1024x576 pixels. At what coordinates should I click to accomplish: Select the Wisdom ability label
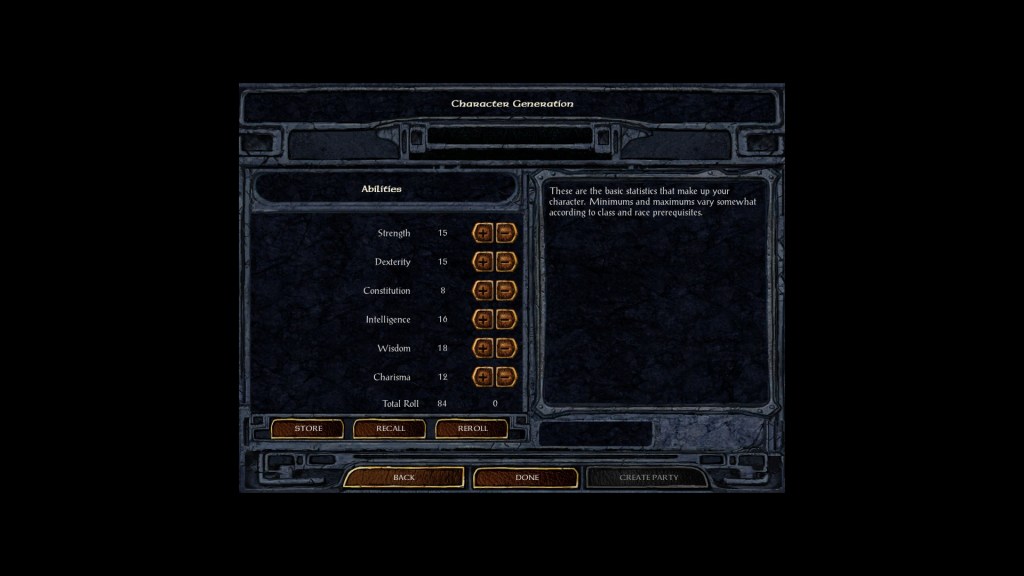(x=393, y=349)
